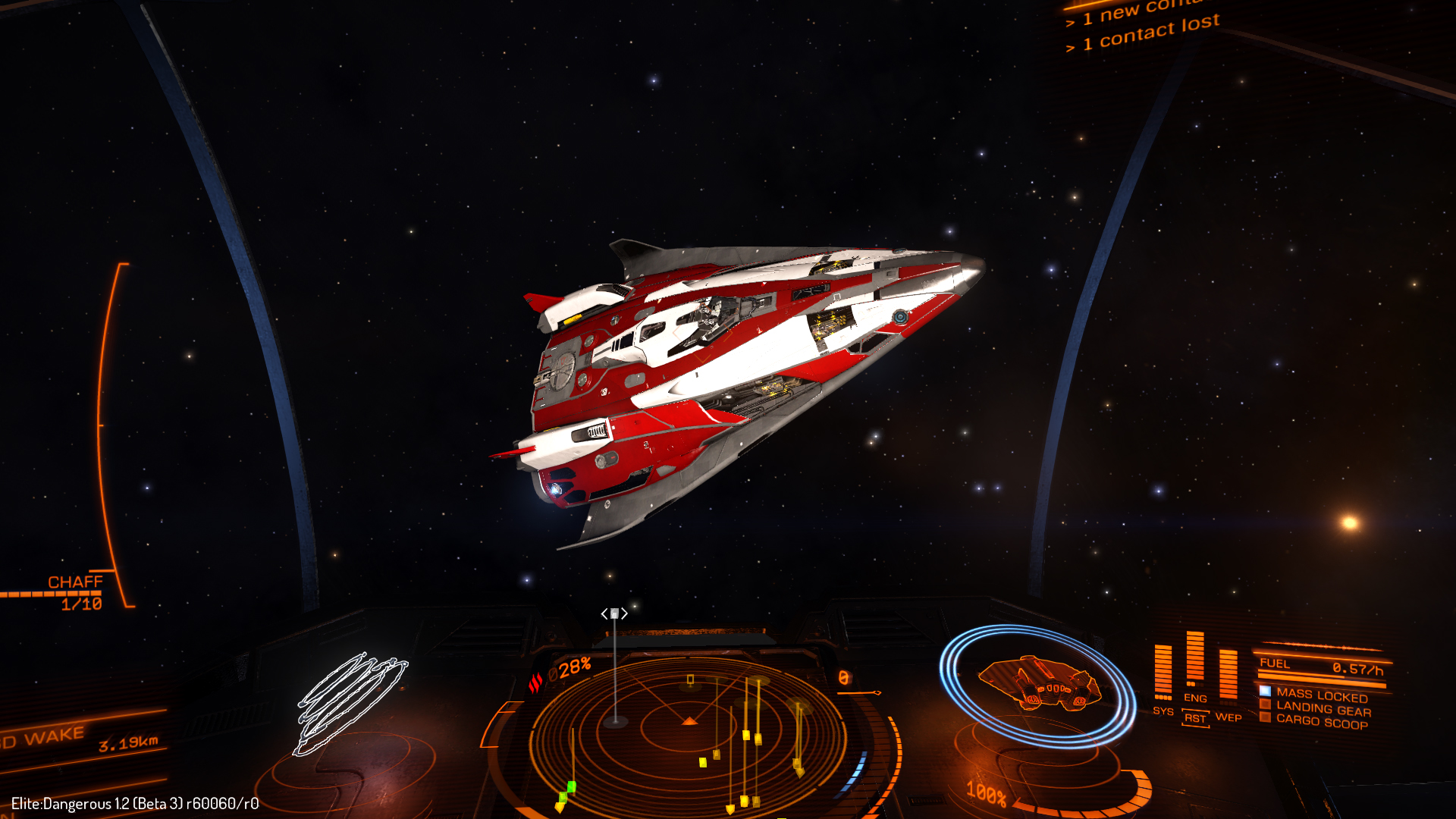Click the orange ship hologram with blue shield rings
Viewport: 1456px width, 819px height.
[x=1037, y=684]
